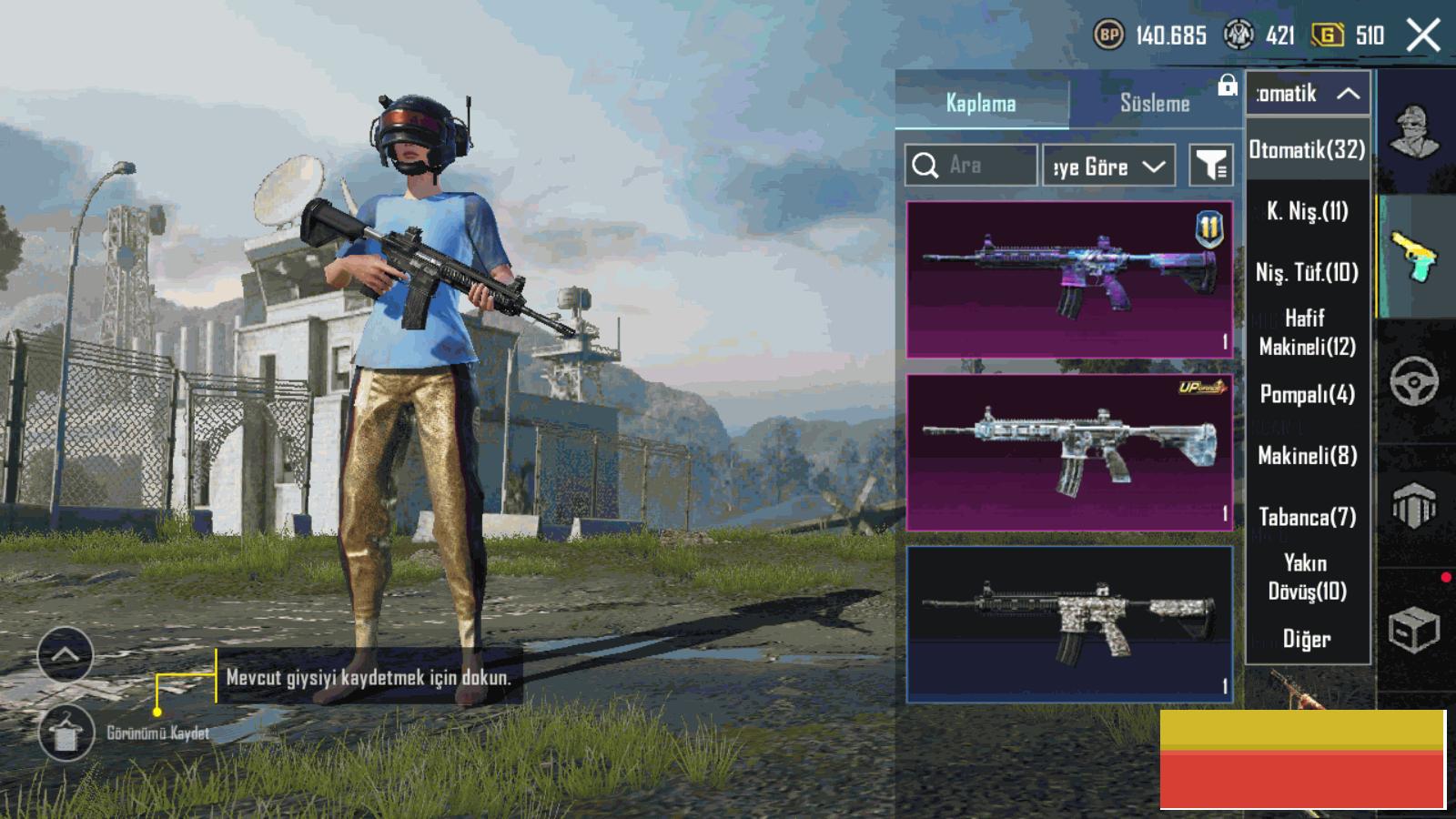Open the steering wheel vehicle section

[1414, 381]
